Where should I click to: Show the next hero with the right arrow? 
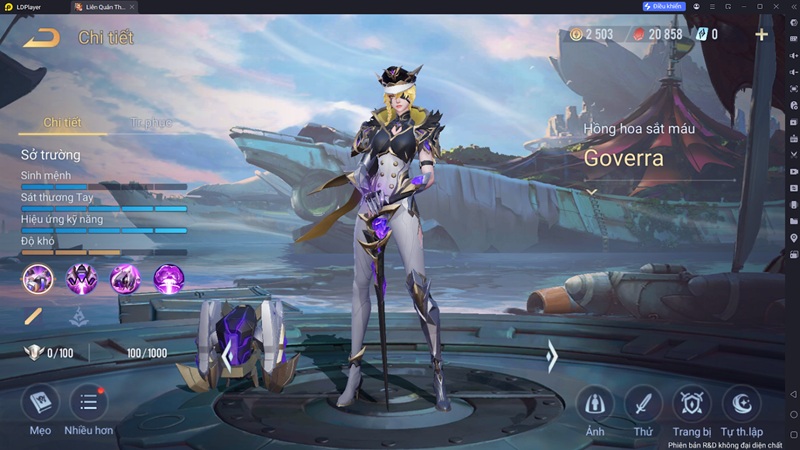click(551, 355)
